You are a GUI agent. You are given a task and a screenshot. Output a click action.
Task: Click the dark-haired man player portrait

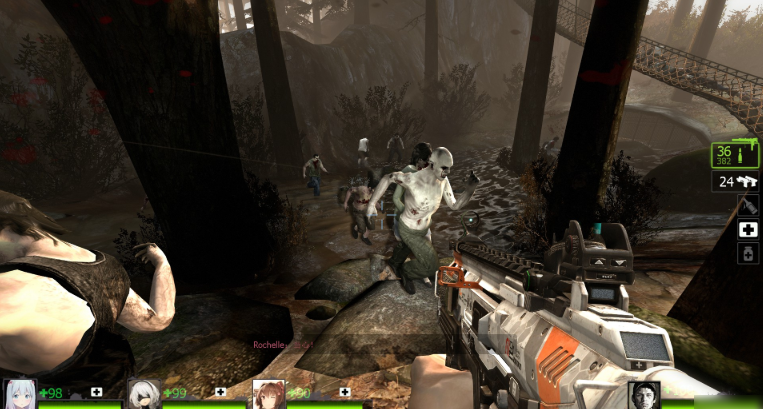tap(644, 395)
